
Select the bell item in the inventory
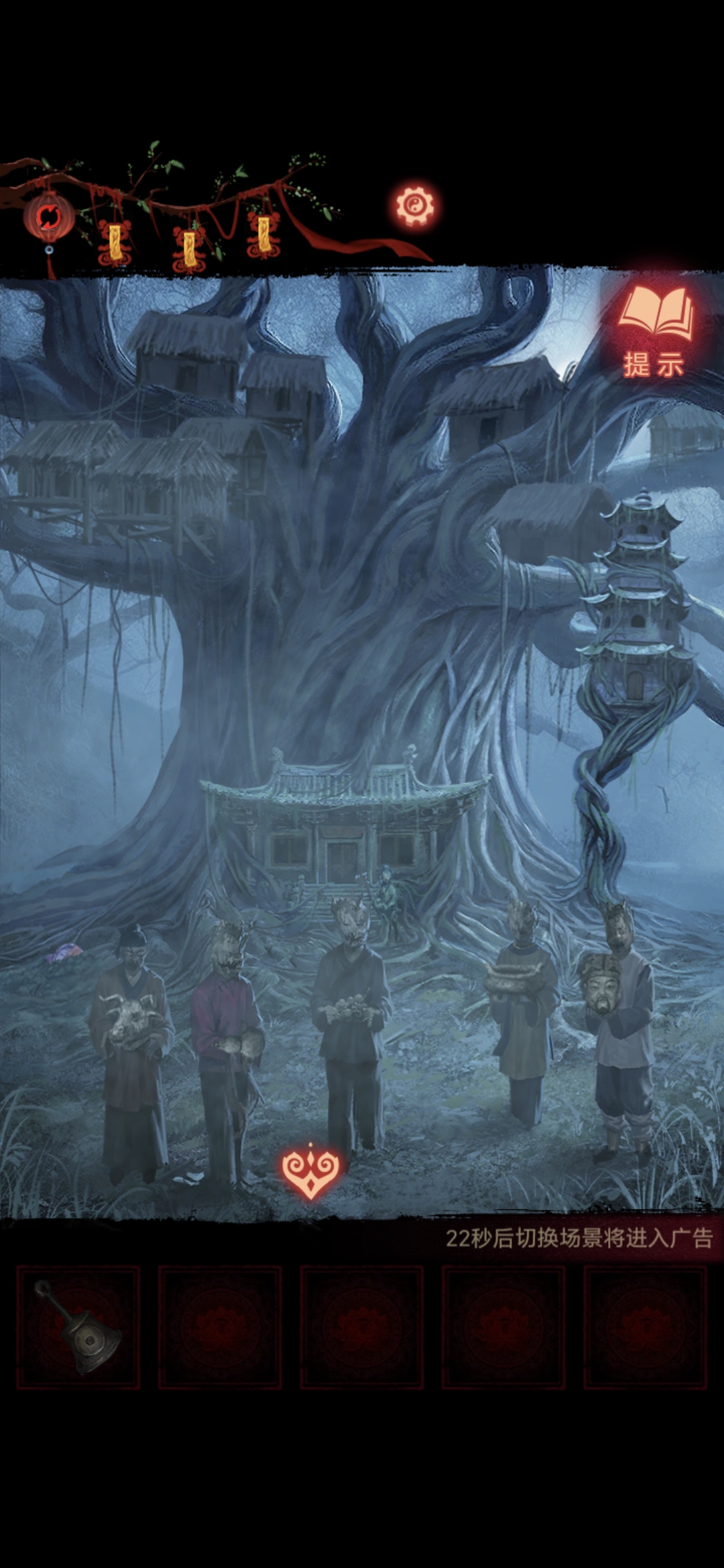point(78,1327)
